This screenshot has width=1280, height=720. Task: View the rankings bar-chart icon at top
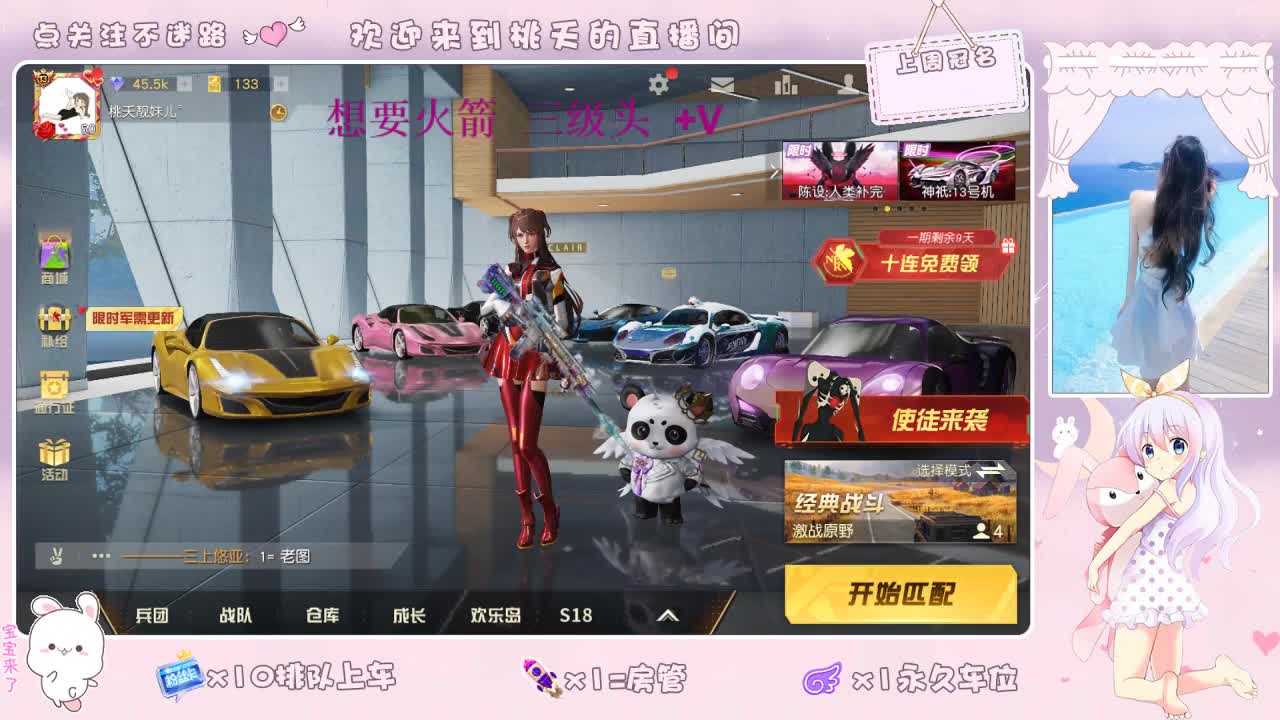click(786, 84)
